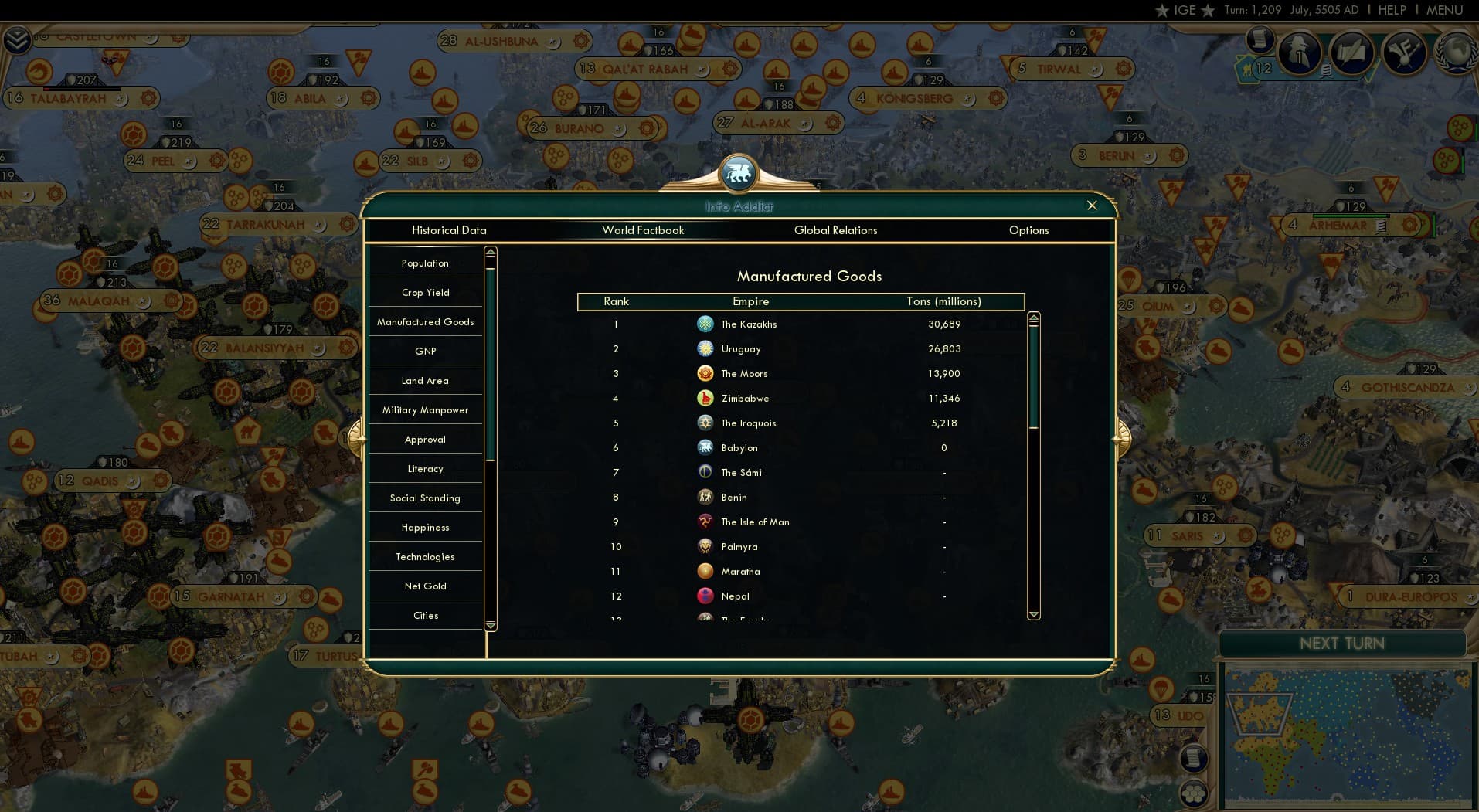Switch to the Historical Data tab
Viewport: 1479px width, 812px height.
click(449, 230)
